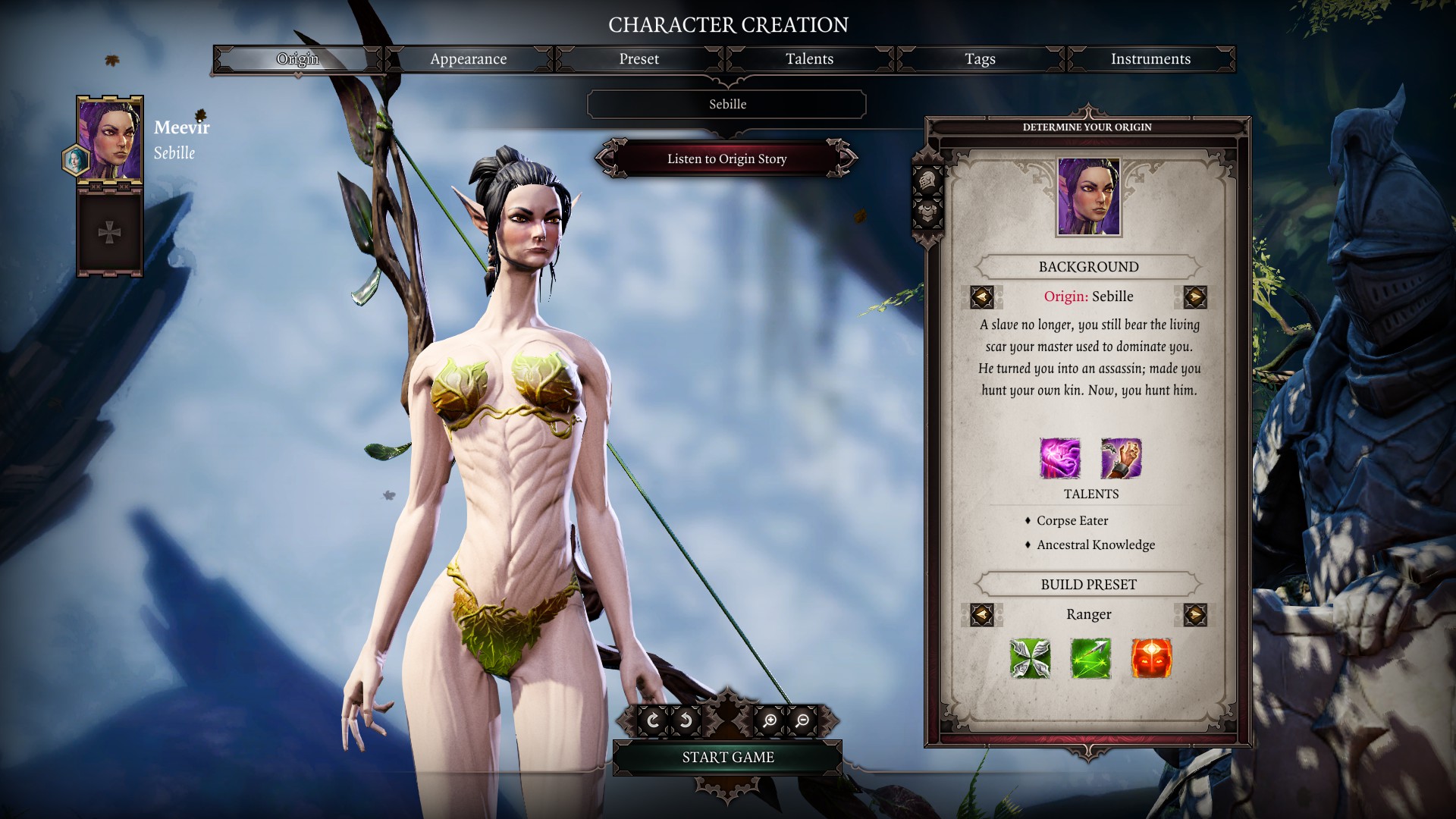Click the Origin tab
Image resolution: width=1456 pixels, height=819 pixels.
click(297, 59)
